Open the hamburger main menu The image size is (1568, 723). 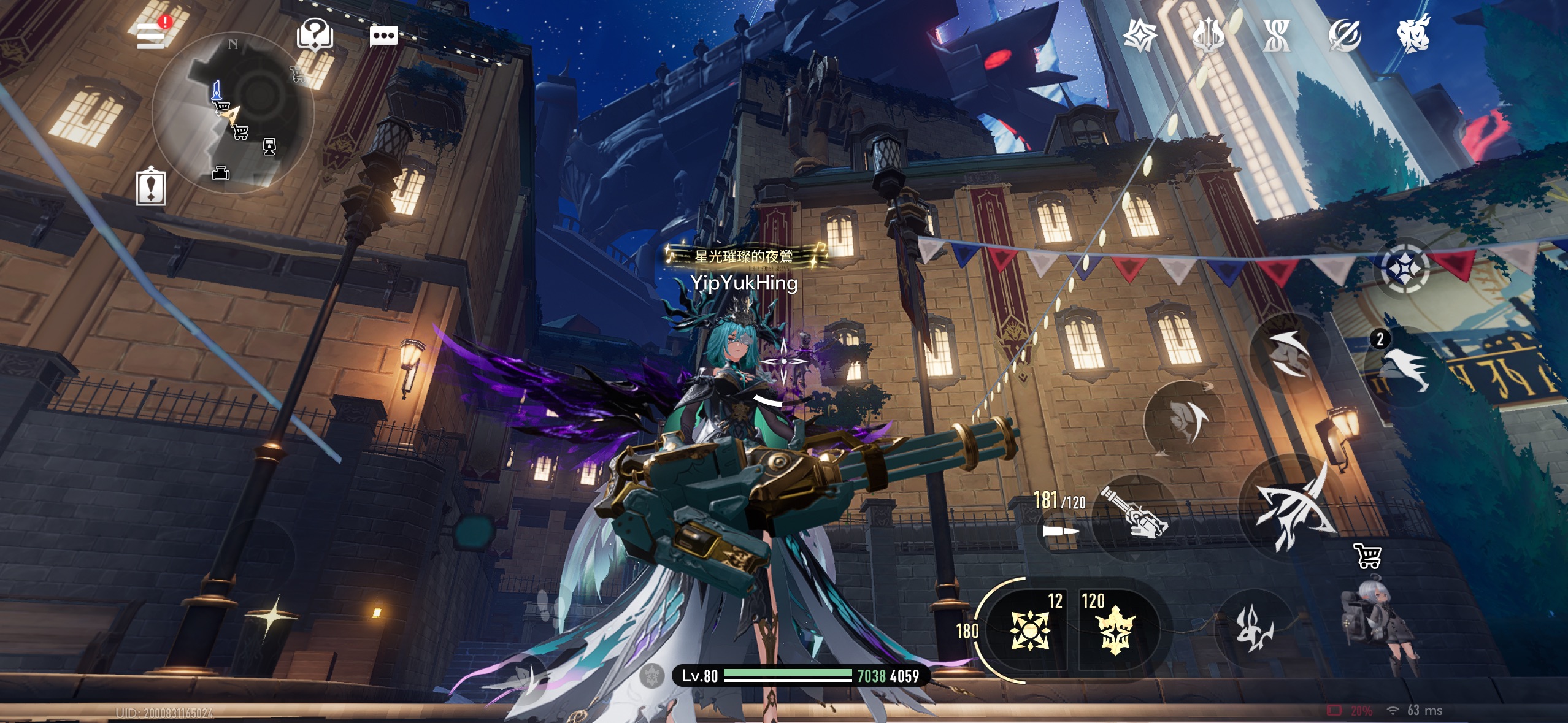[x=151, y=35]
